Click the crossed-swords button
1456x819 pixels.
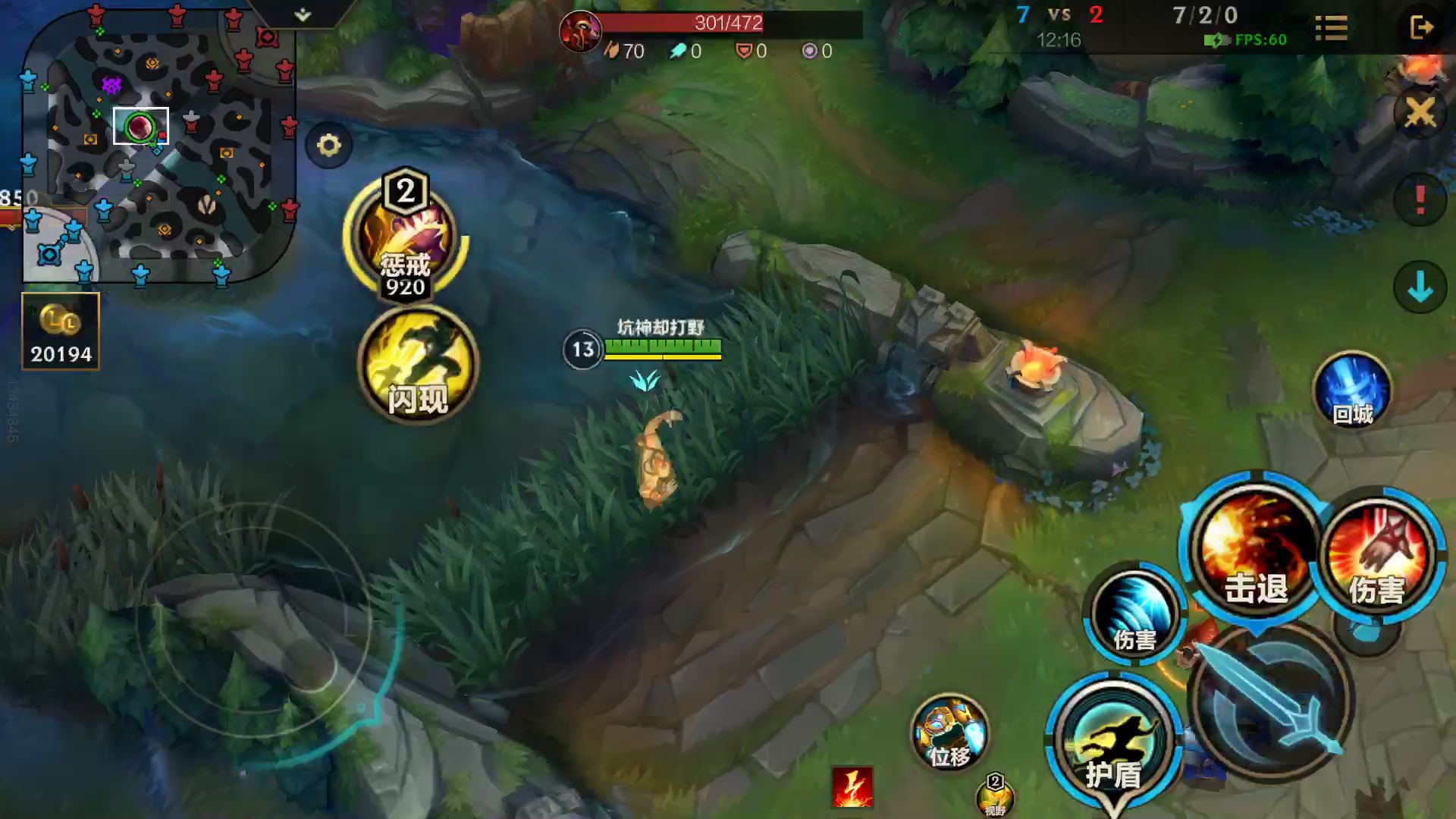(1420, 114)
